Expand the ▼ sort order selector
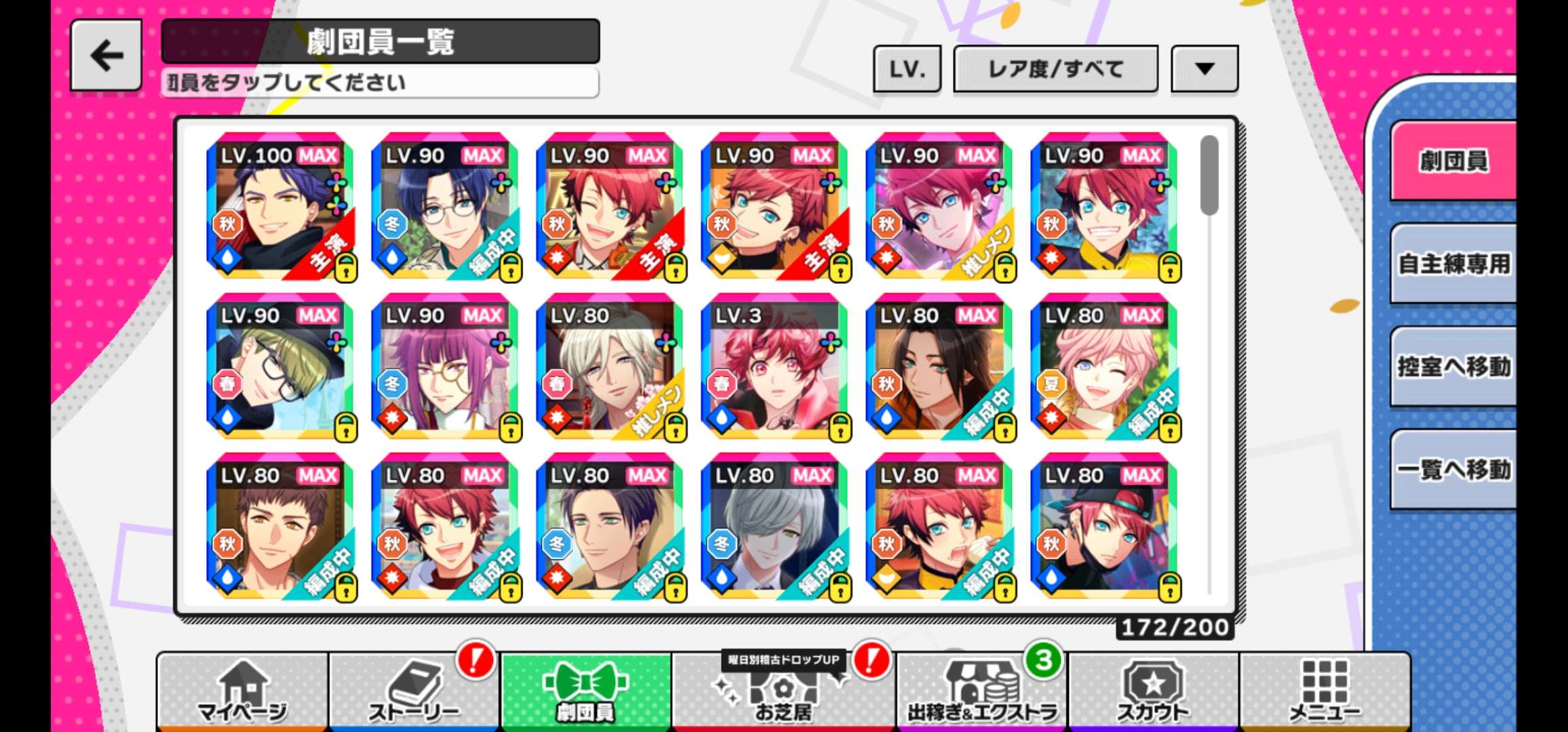 click(x=1204, y=68)
